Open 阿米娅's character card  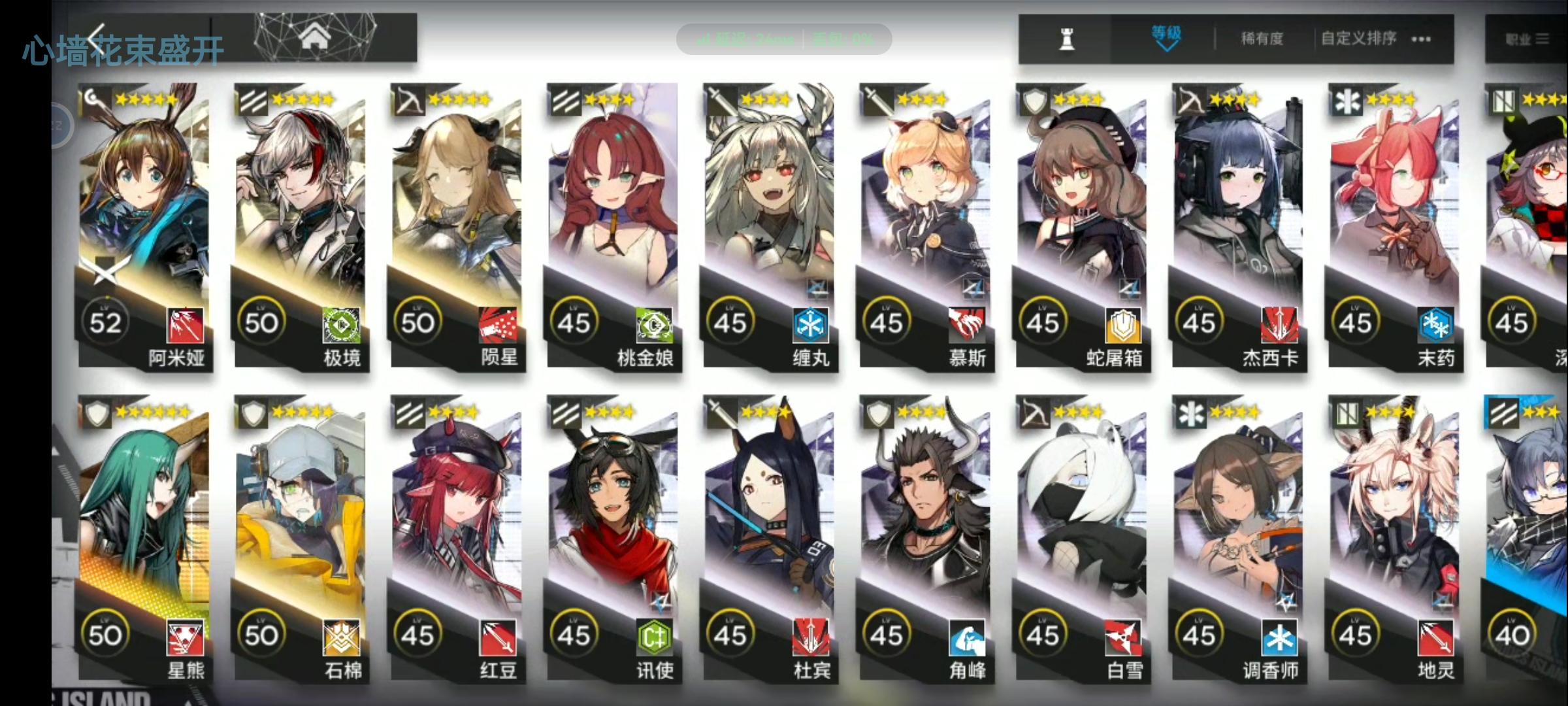(x=145, y=196)
